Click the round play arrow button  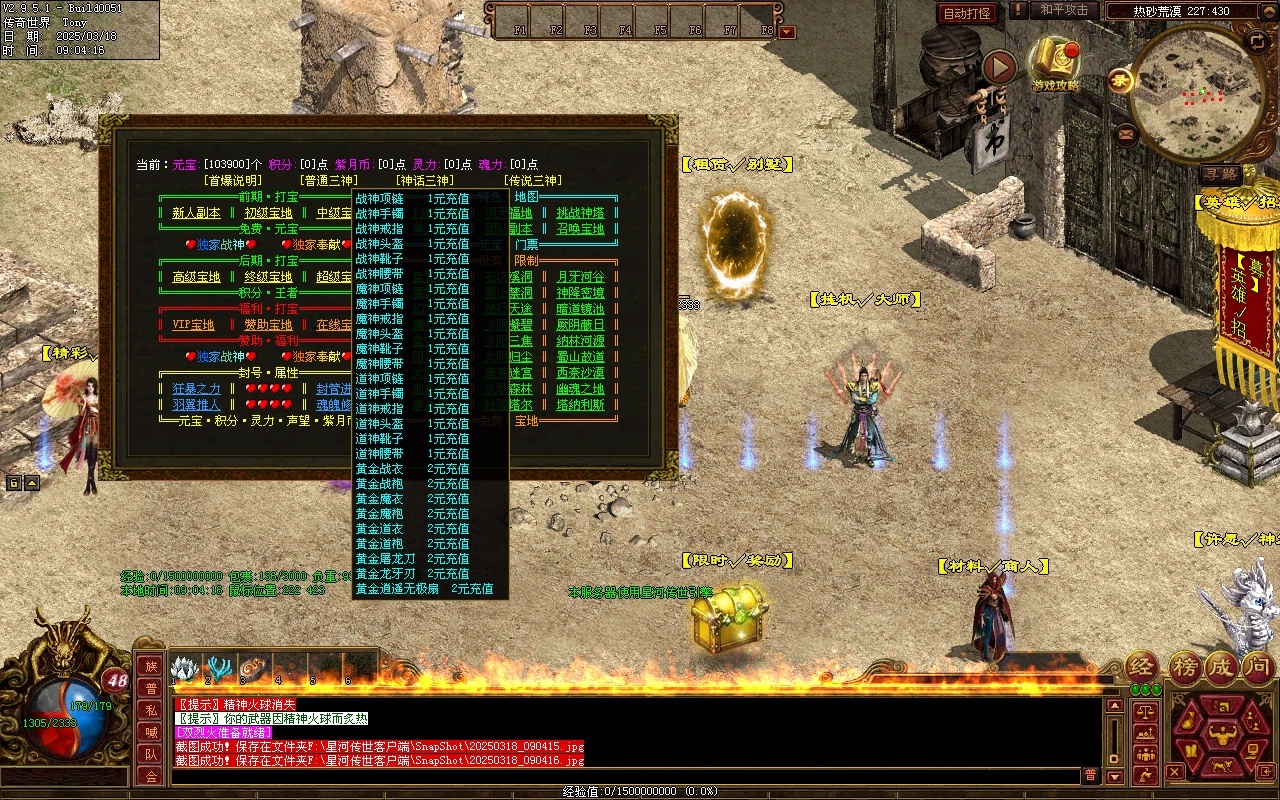coord(999,67)
